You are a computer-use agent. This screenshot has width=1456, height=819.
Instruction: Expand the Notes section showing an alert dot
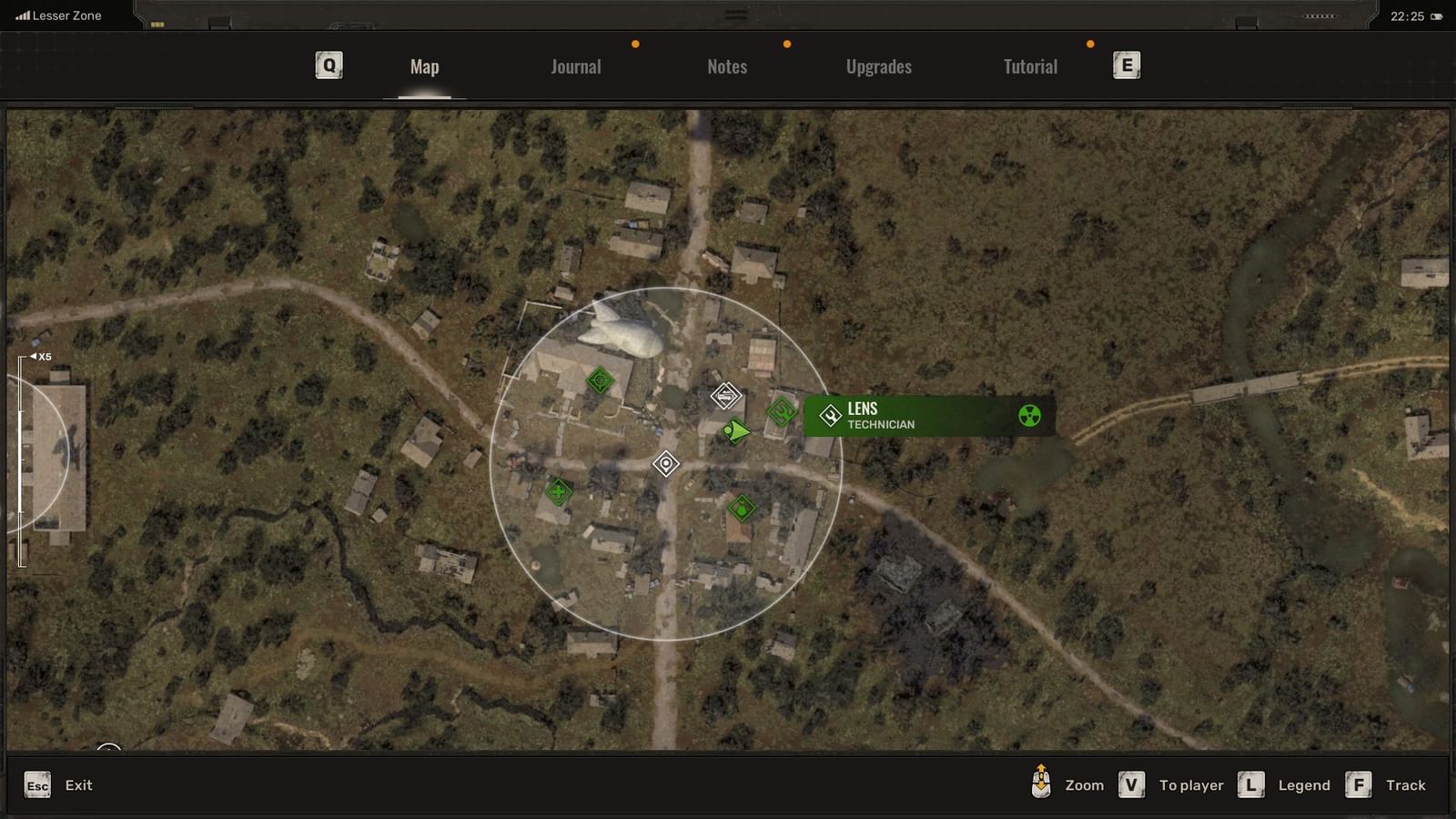pos(726,66)
